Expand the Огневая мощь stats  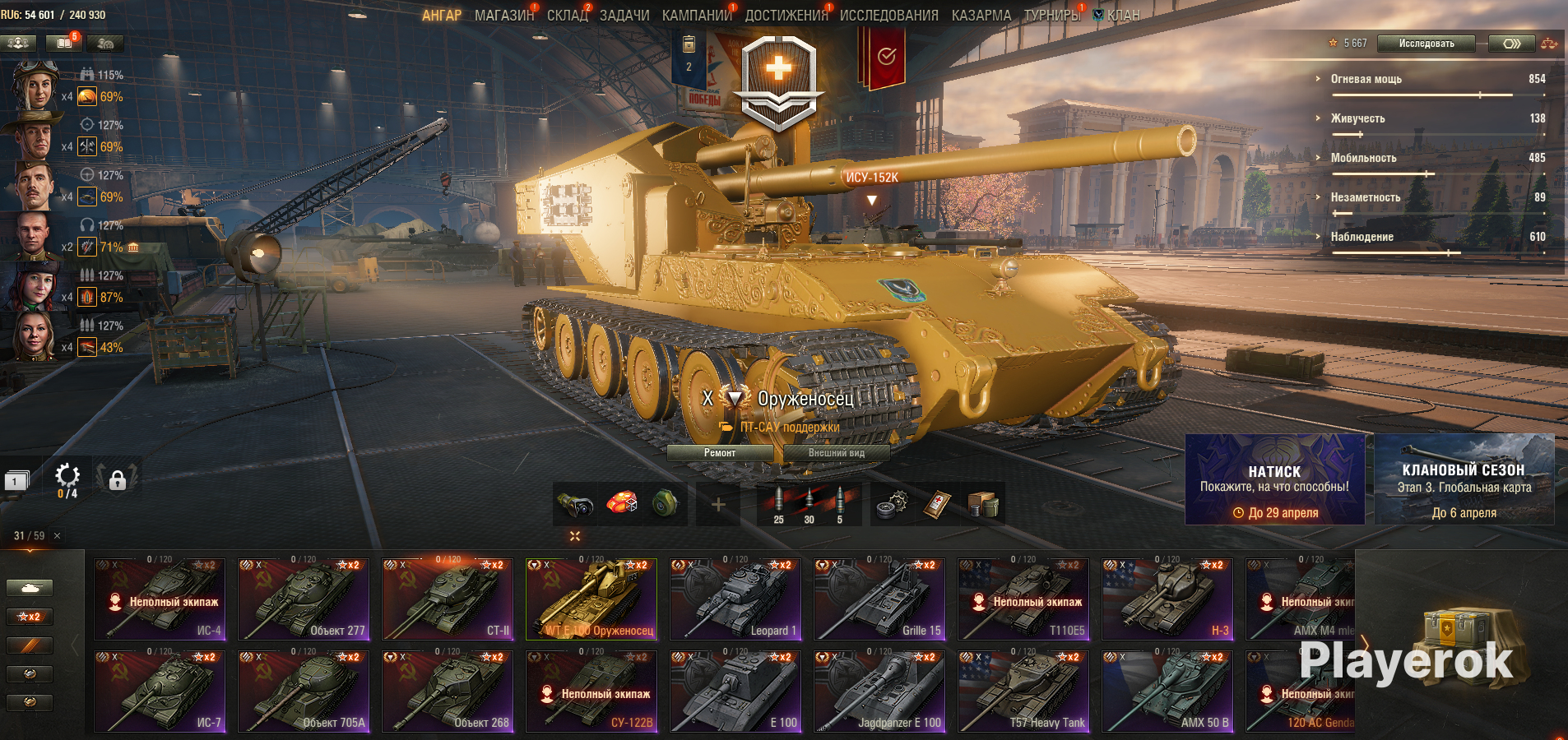(x=1366, y=79)
